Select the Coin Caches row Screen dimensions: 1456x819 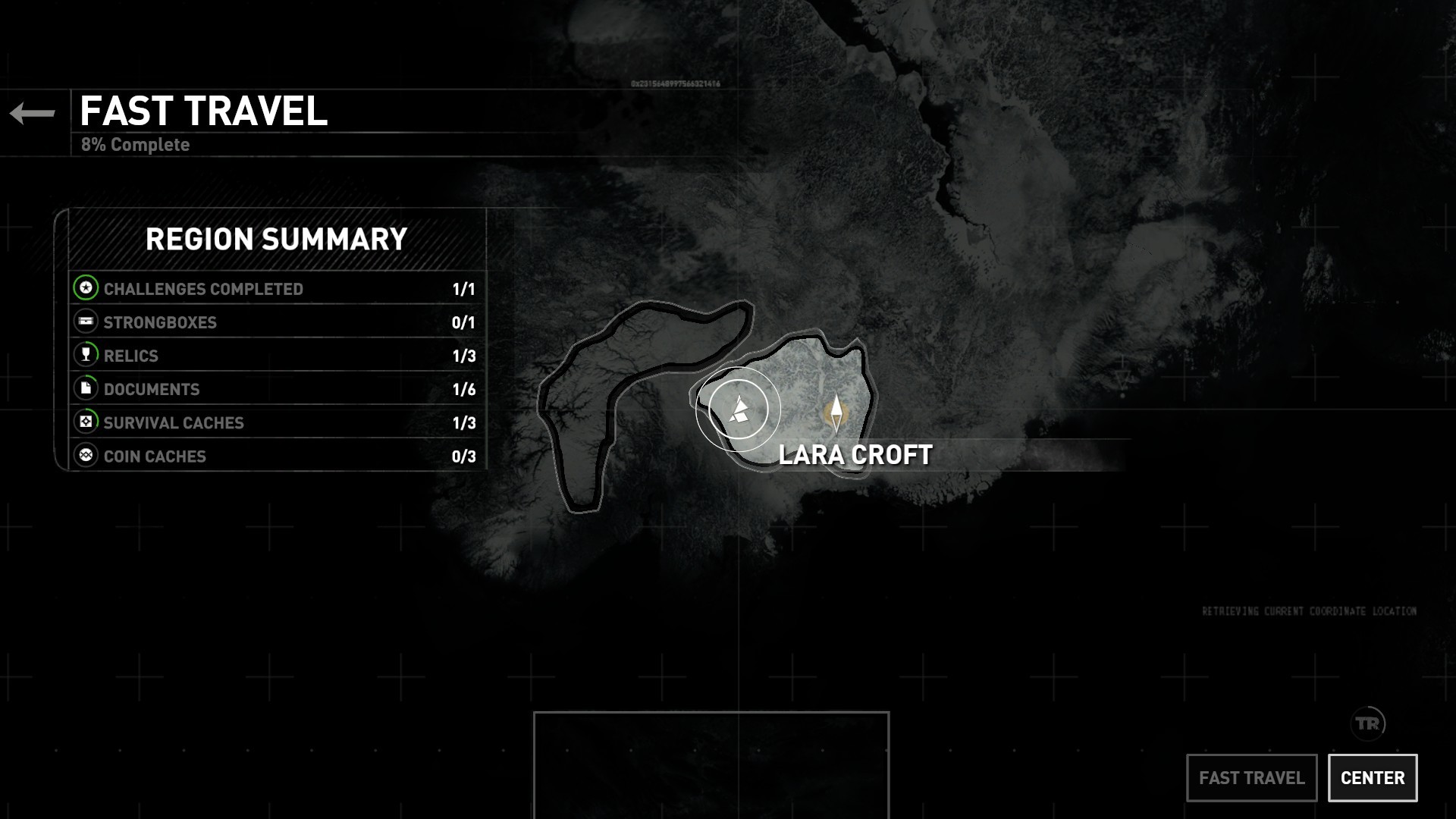tap(277, 456)
